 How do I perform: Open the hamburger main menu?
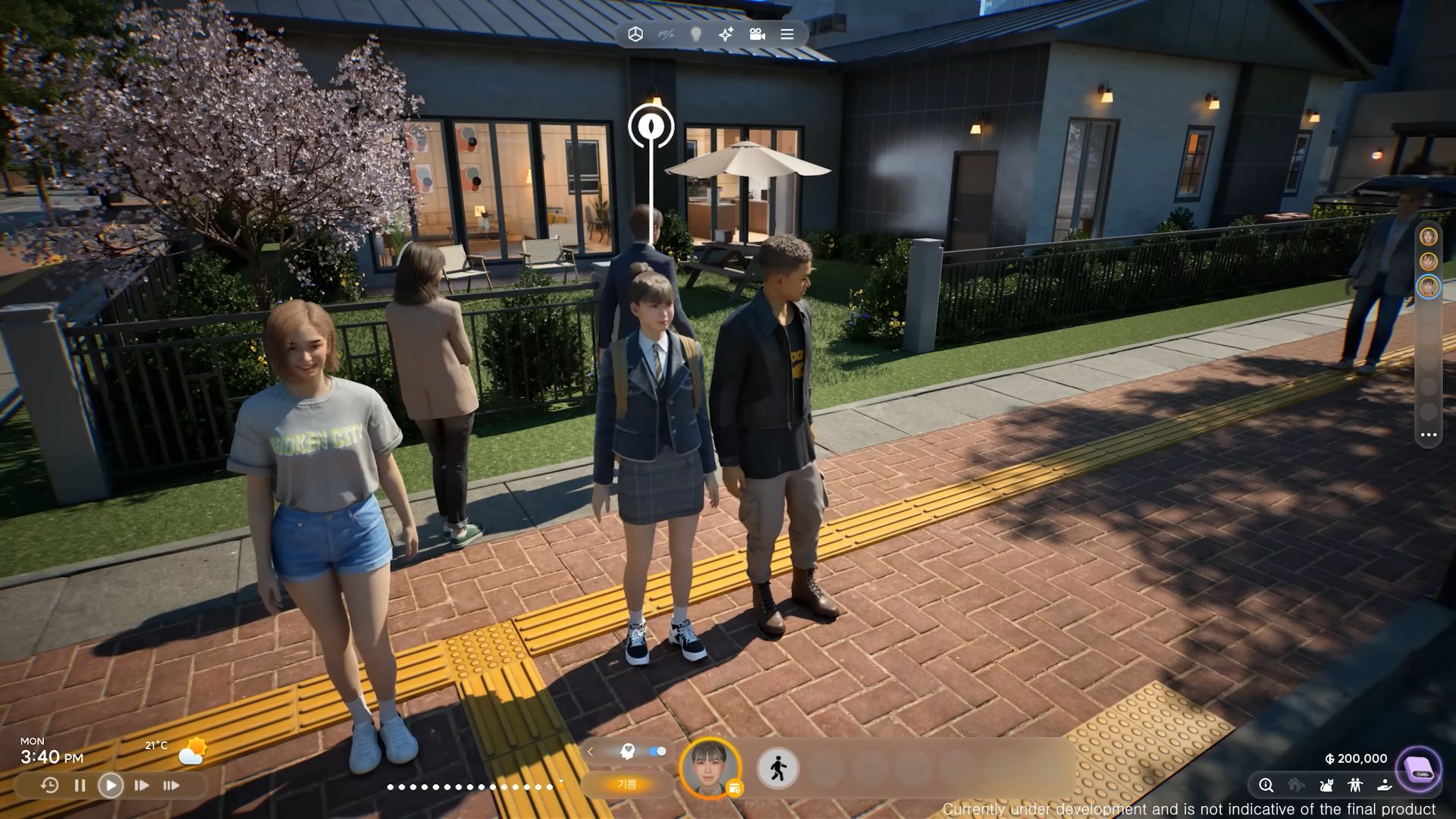point(787,34)
